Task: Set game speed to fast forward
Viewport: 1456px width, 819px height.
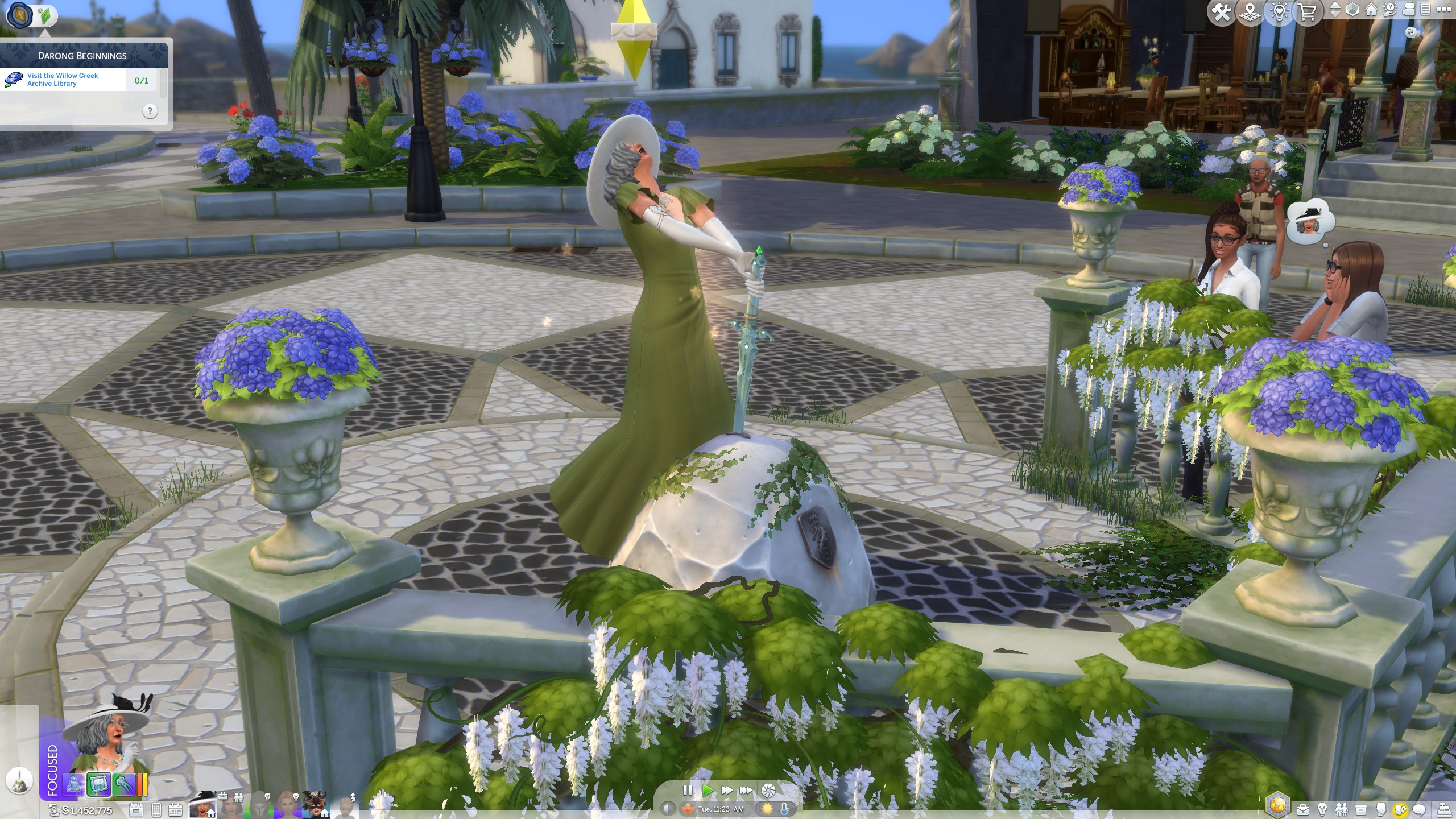Action: point(726,790)
